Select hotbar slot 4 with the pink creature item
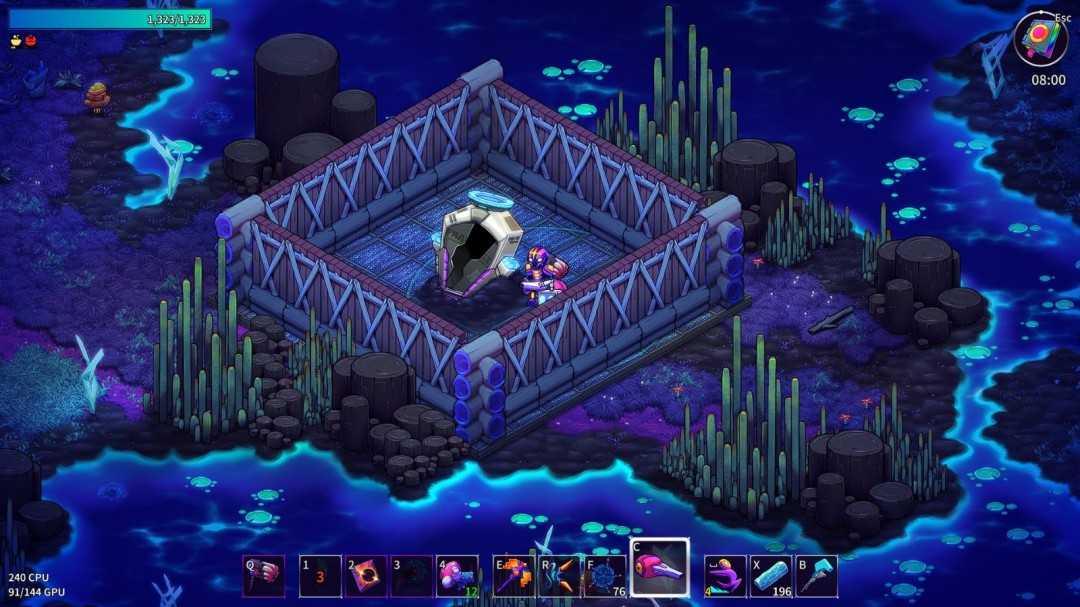 point(457,577)
